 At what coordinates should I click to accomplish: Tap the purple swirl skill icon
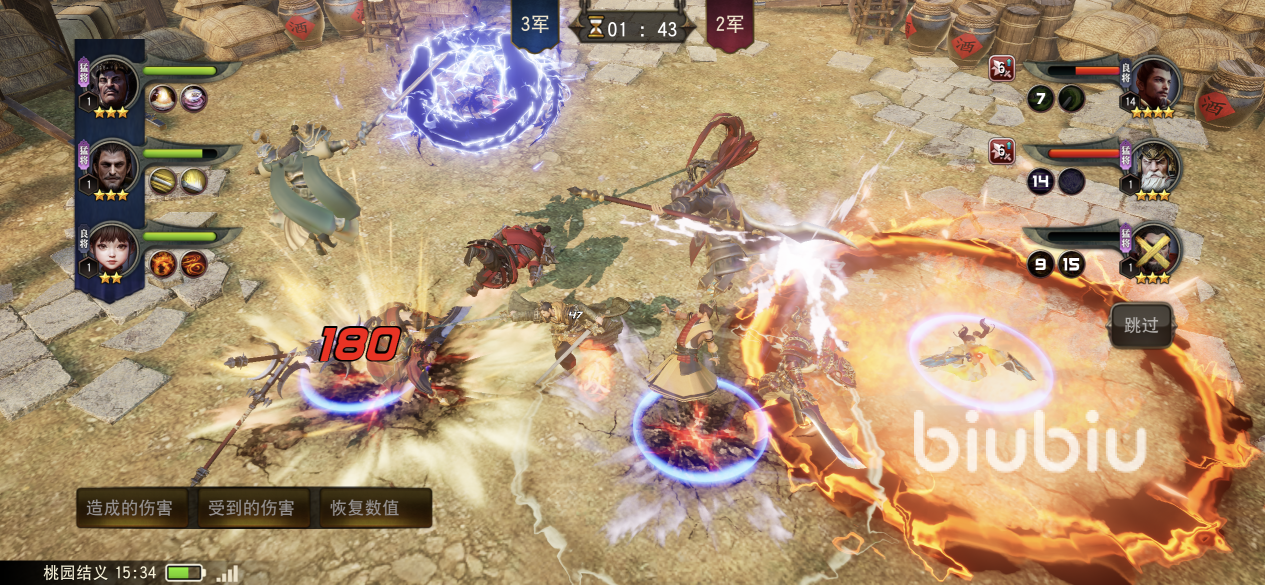[x=193, y=98]
